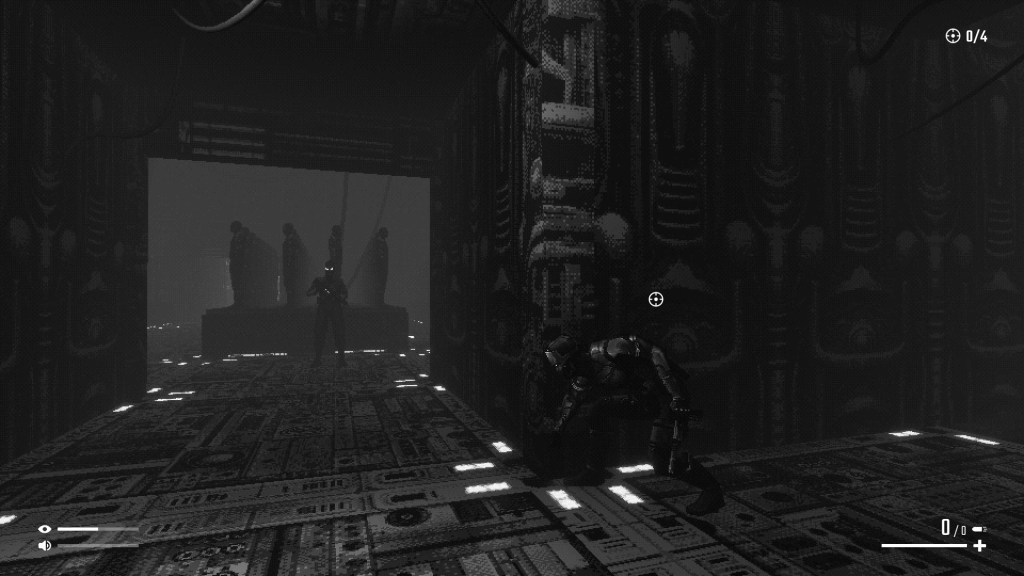This screenshot has width=1024, height=576.
Task: Select the eye visibility indicator icon
Action: (44, 529)
